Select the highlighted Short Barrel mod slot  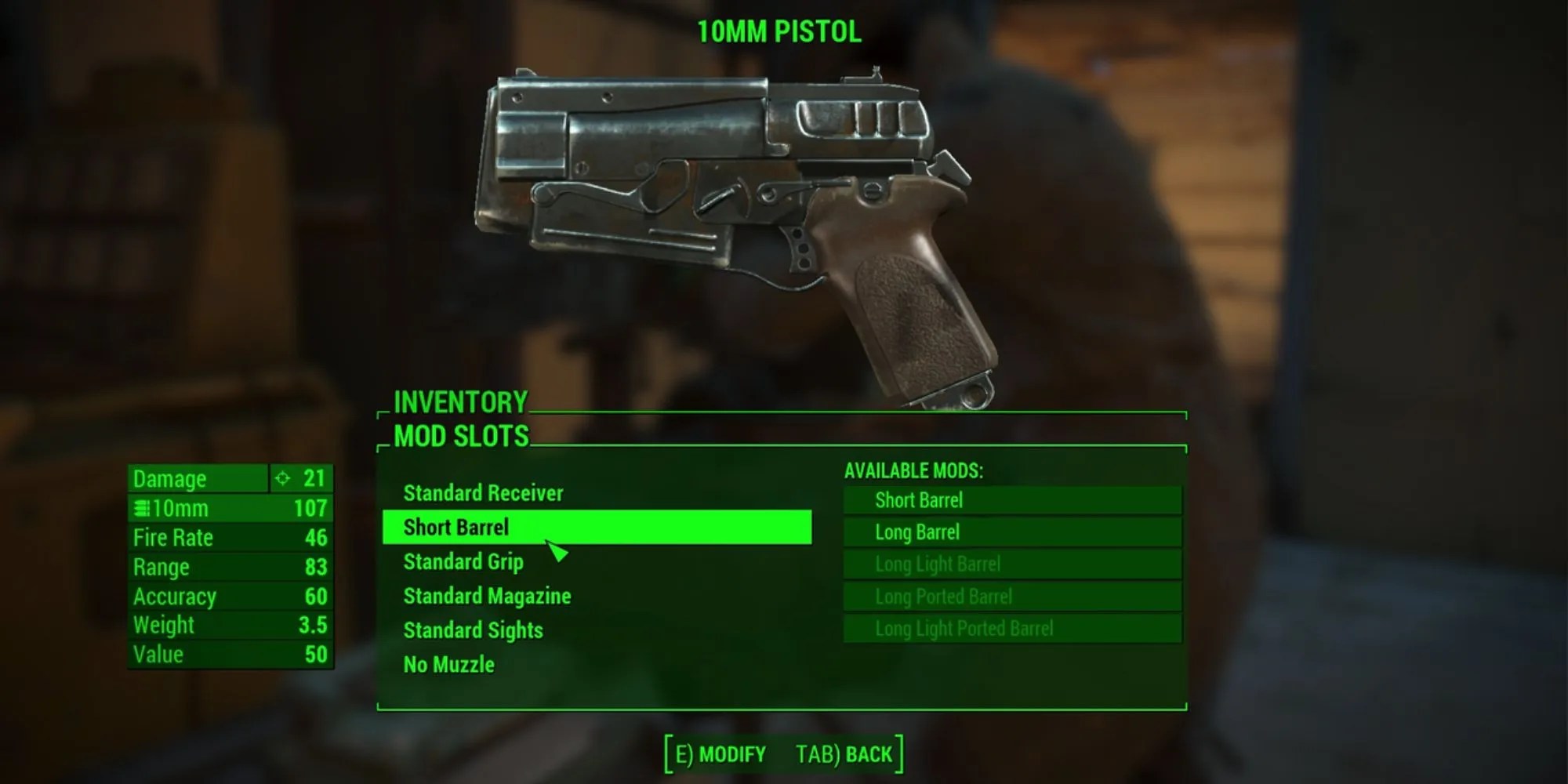[596, 527]
